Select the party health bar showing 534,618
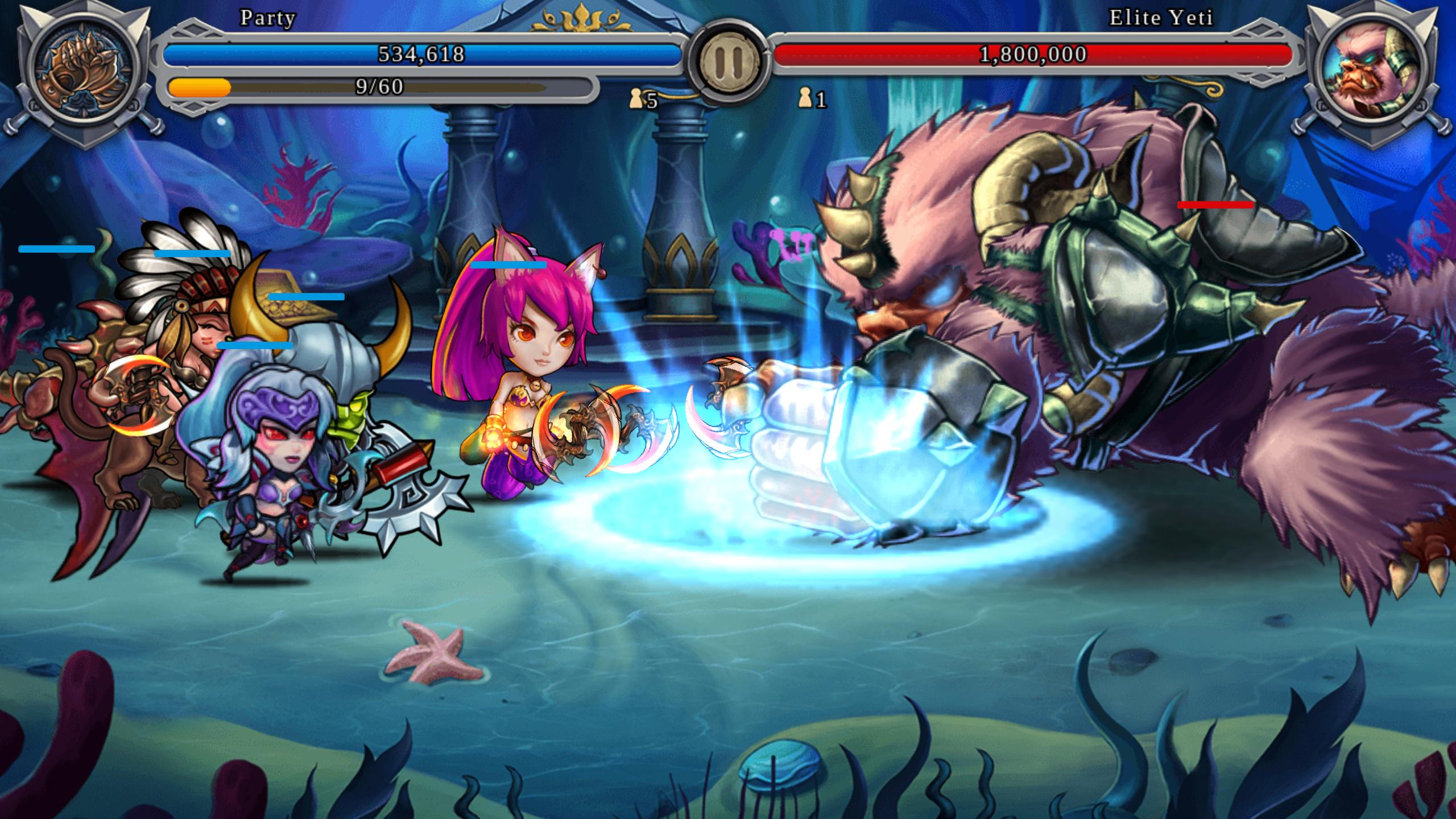Image resolution: width=1456 pixels, height=819 pixels. coord(421,54)
